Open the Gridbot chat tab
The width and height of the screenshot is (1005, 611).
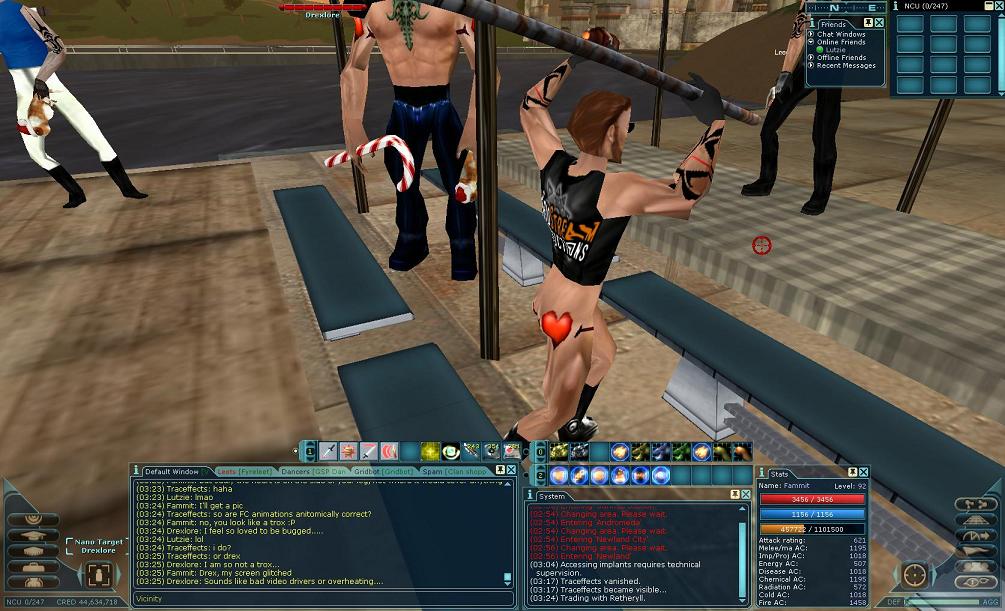pyautogui.click(x=383, y=471)
